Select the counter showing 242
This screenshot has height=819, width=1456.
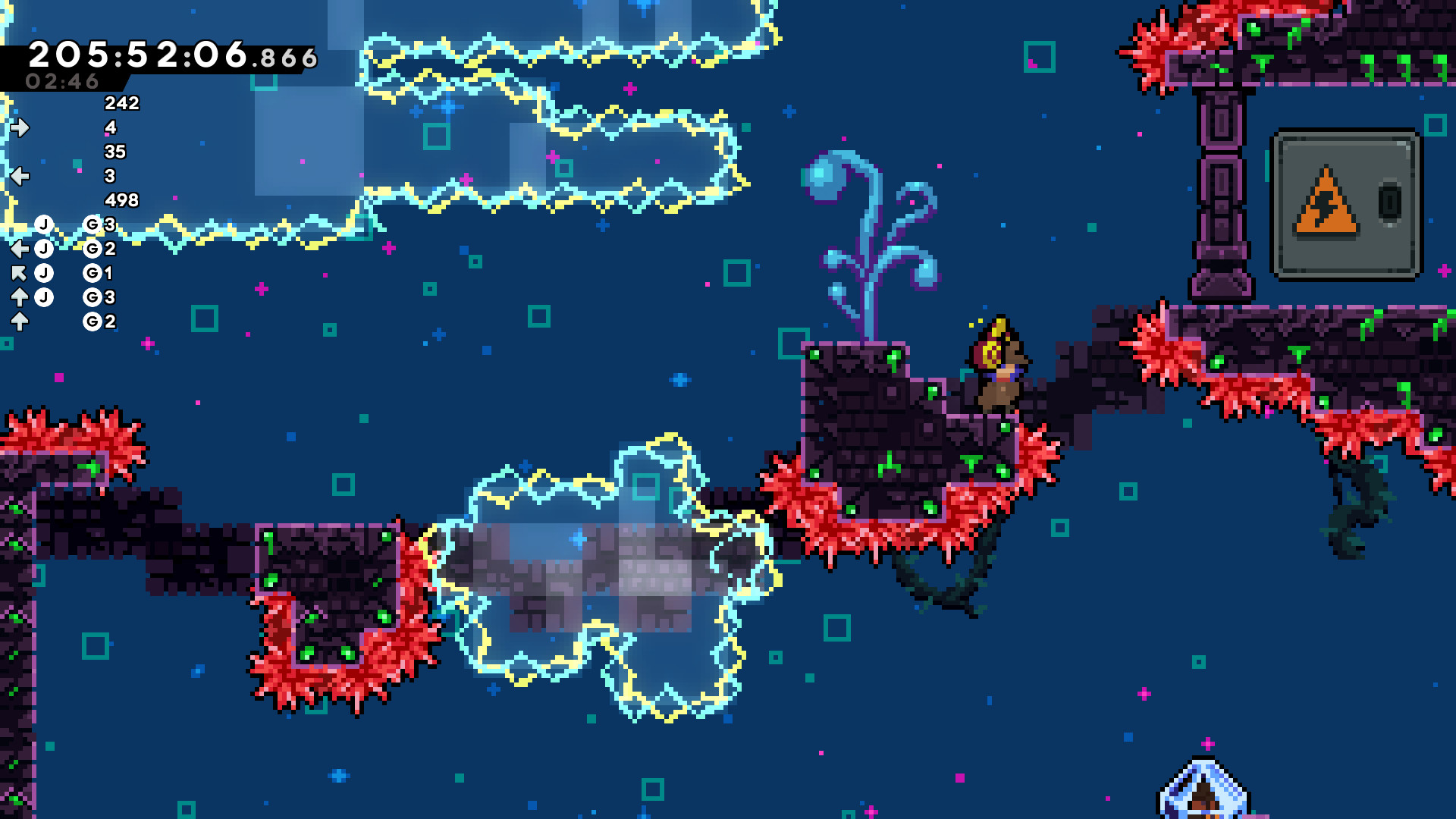(x=121, y=104)
